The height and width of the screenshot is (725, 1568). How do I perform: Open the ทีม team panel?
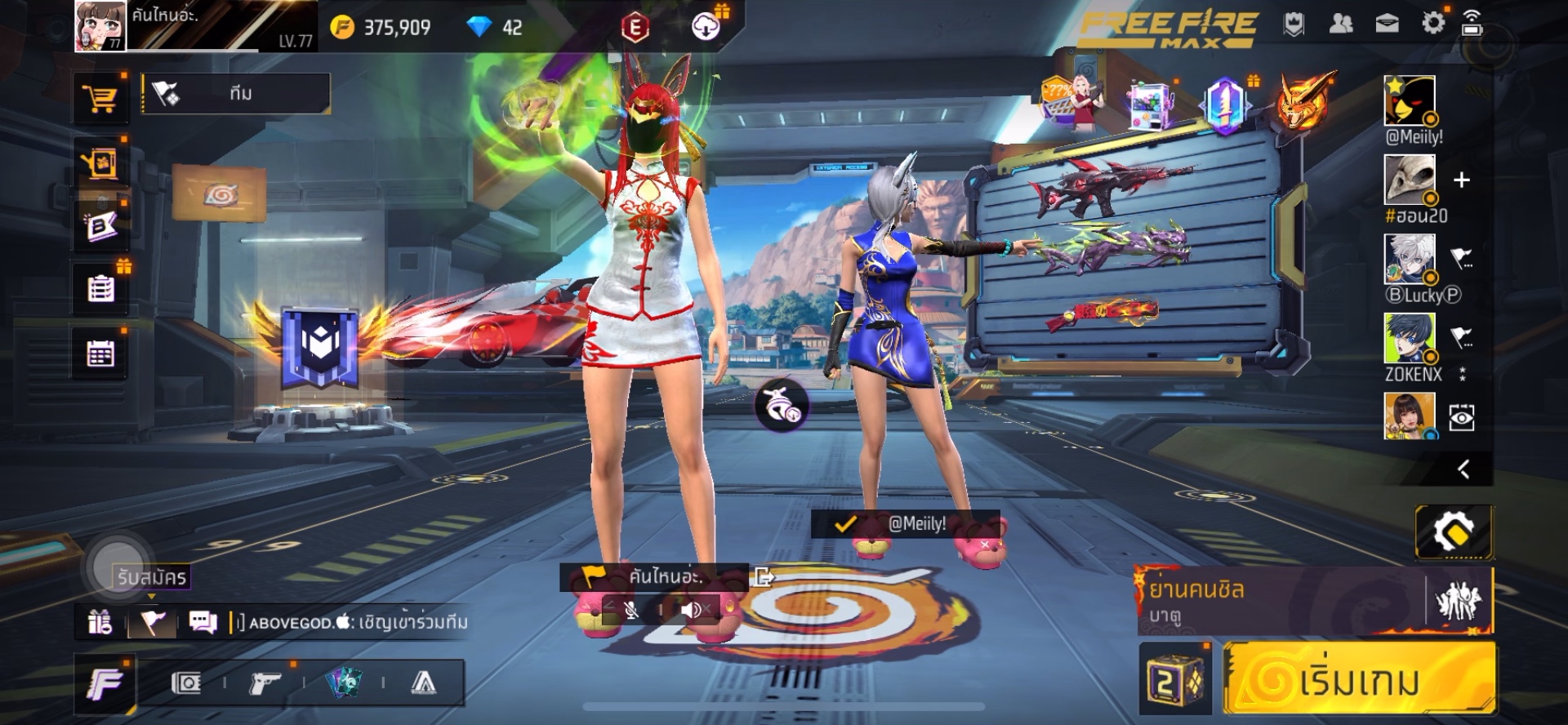pyautogui.click(x=237, y=94)
